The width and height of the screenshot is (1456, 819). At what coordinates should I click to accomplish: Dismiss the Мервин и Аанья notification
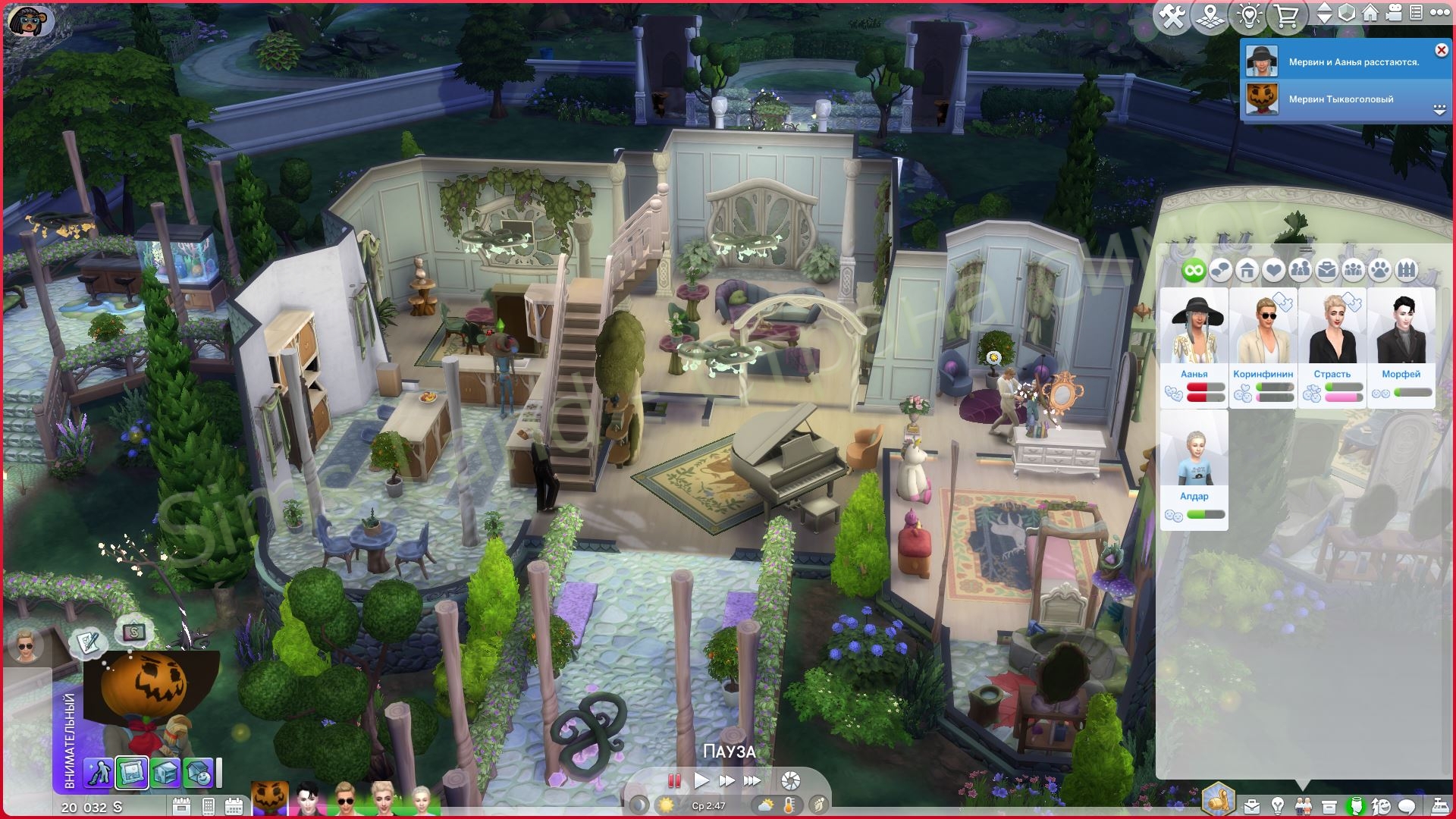point(1441,50)
